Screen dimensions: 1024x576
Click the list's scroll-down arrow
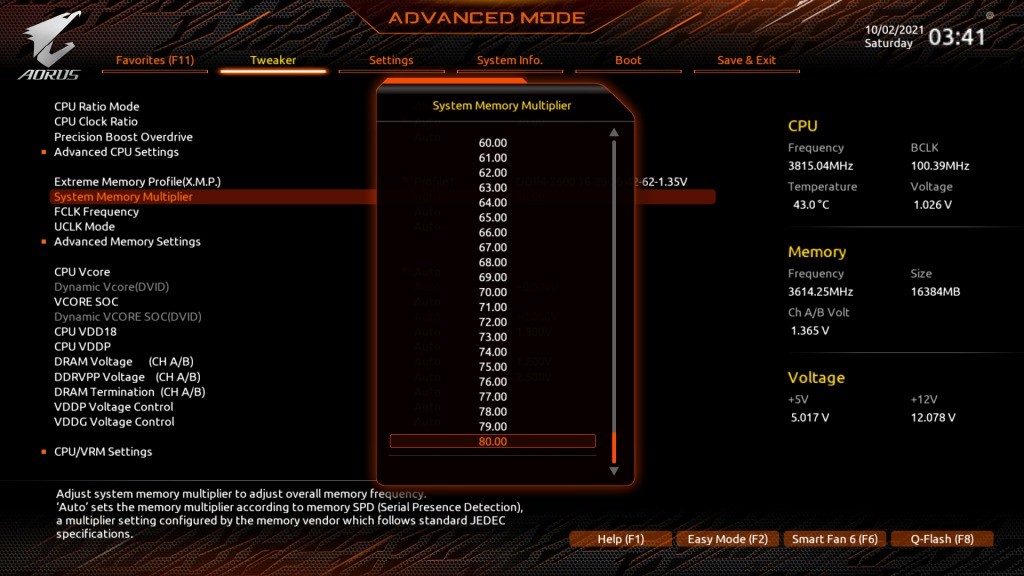tap(614, 470)
